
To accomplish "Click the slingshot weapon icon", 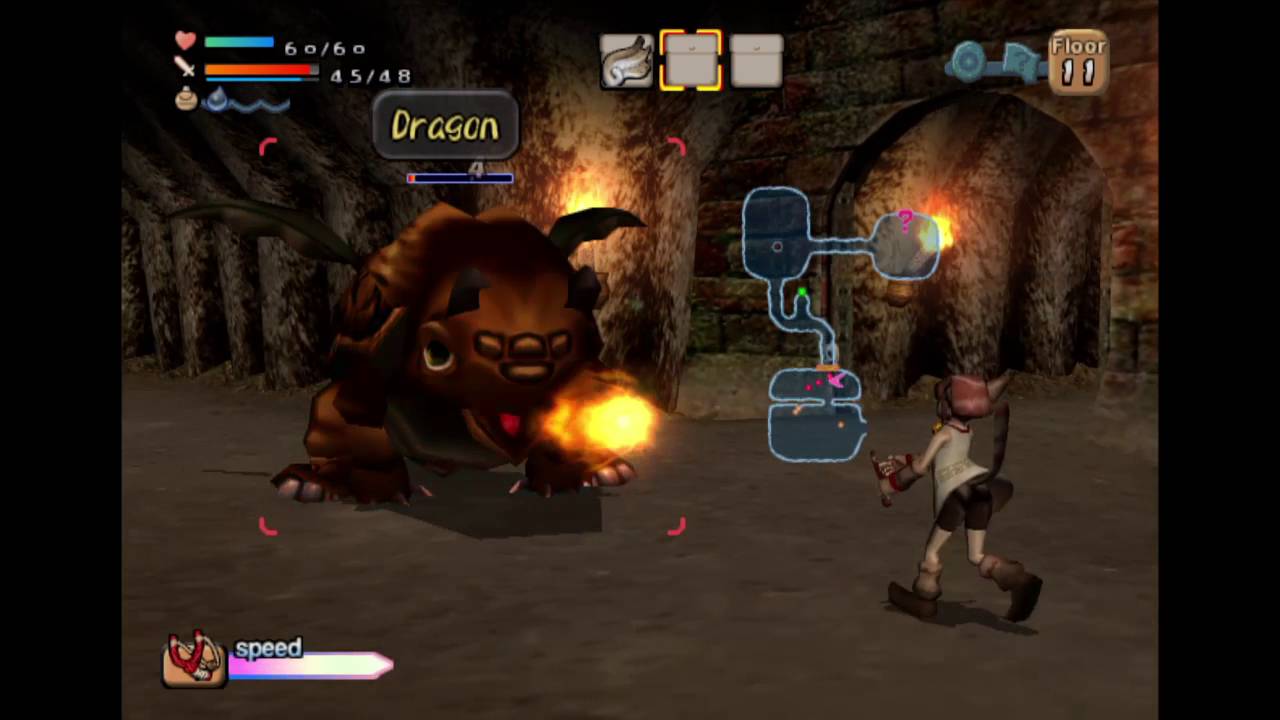I will click(194, 659).
